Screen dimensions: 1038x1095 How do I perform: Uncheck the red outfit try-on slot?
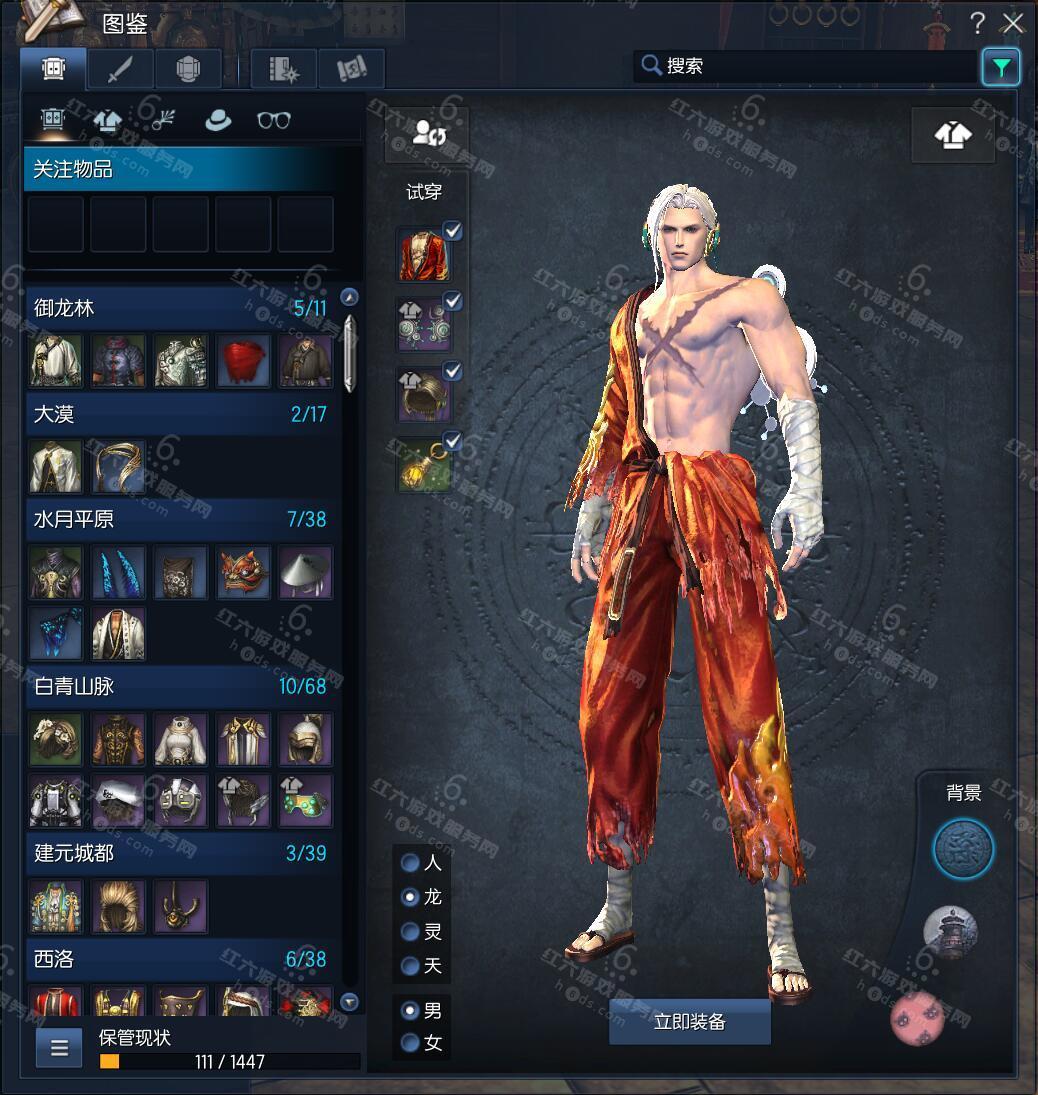pos(453,231)
